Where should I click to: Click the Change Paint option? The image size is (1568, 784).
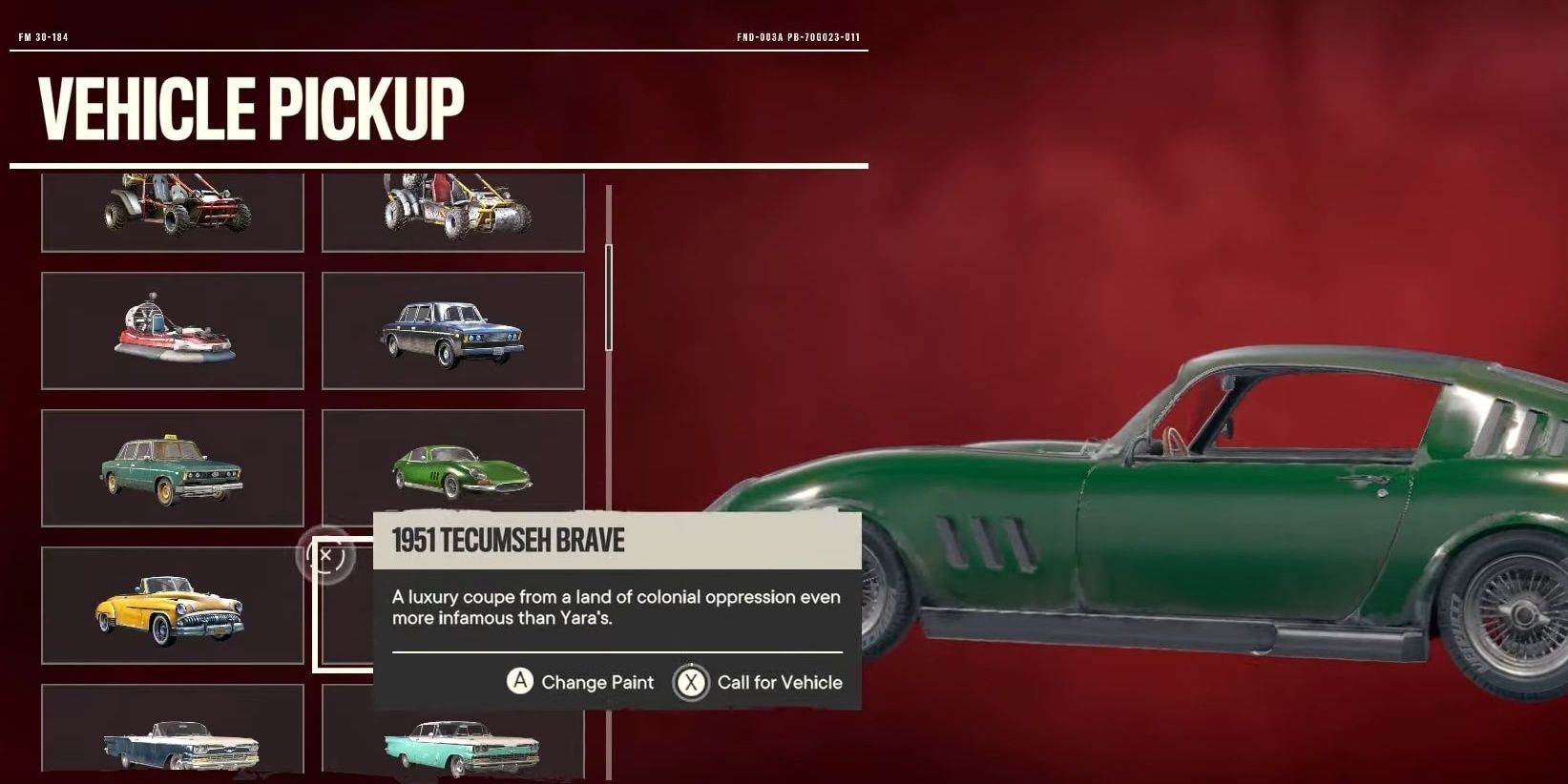tap(580, 682)
